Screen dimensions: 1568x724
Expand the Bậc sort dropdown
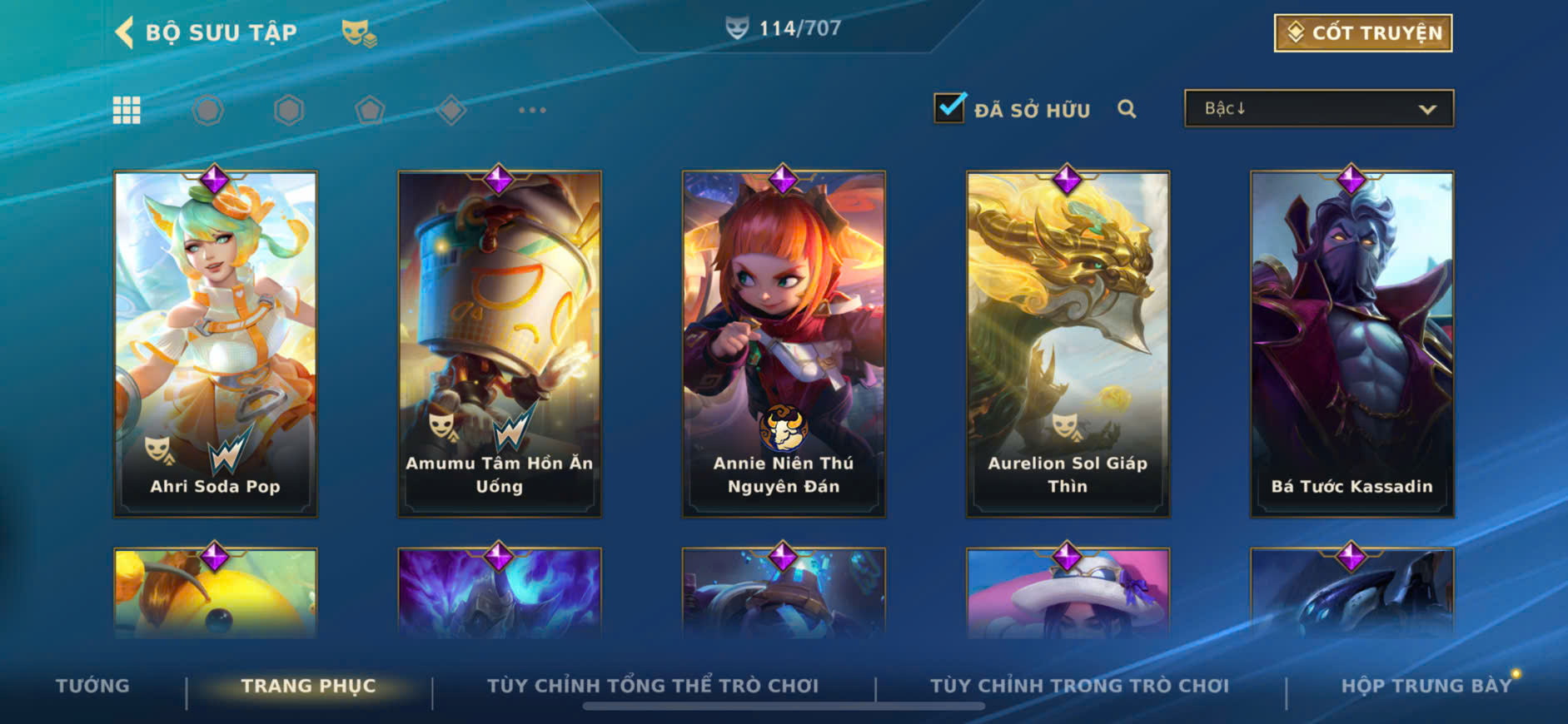(1318, 109)
